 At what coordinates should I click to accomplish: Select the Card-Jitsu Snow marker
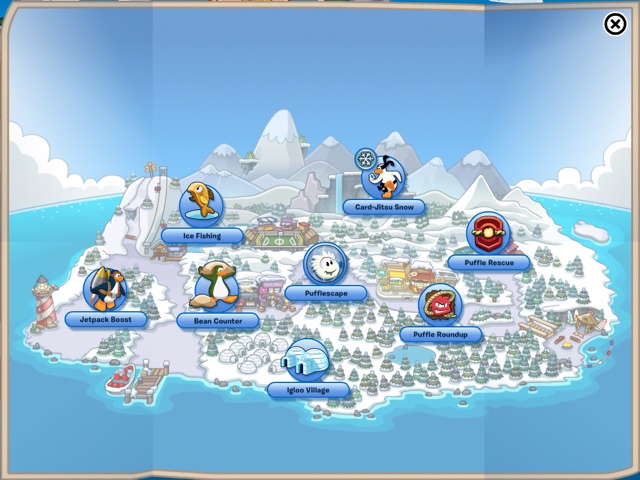click(384, 178)
